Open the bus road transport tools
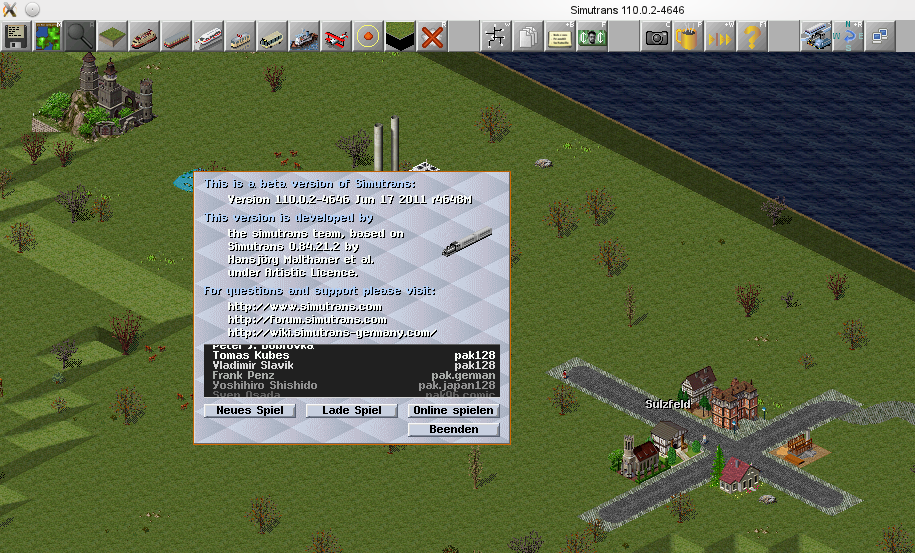Screen dimensions: 915x553 tap(272, 37)
